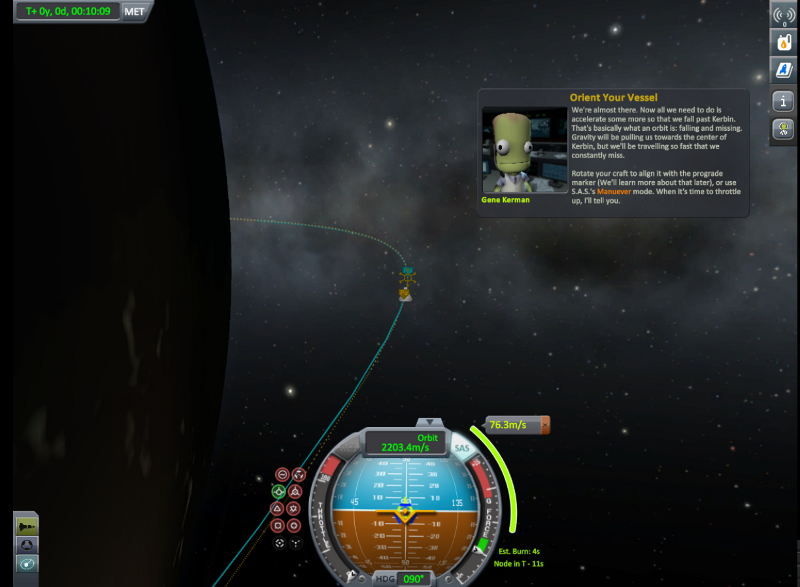Open the resources fuel panel
800x587 pixels.
point(782,42)
